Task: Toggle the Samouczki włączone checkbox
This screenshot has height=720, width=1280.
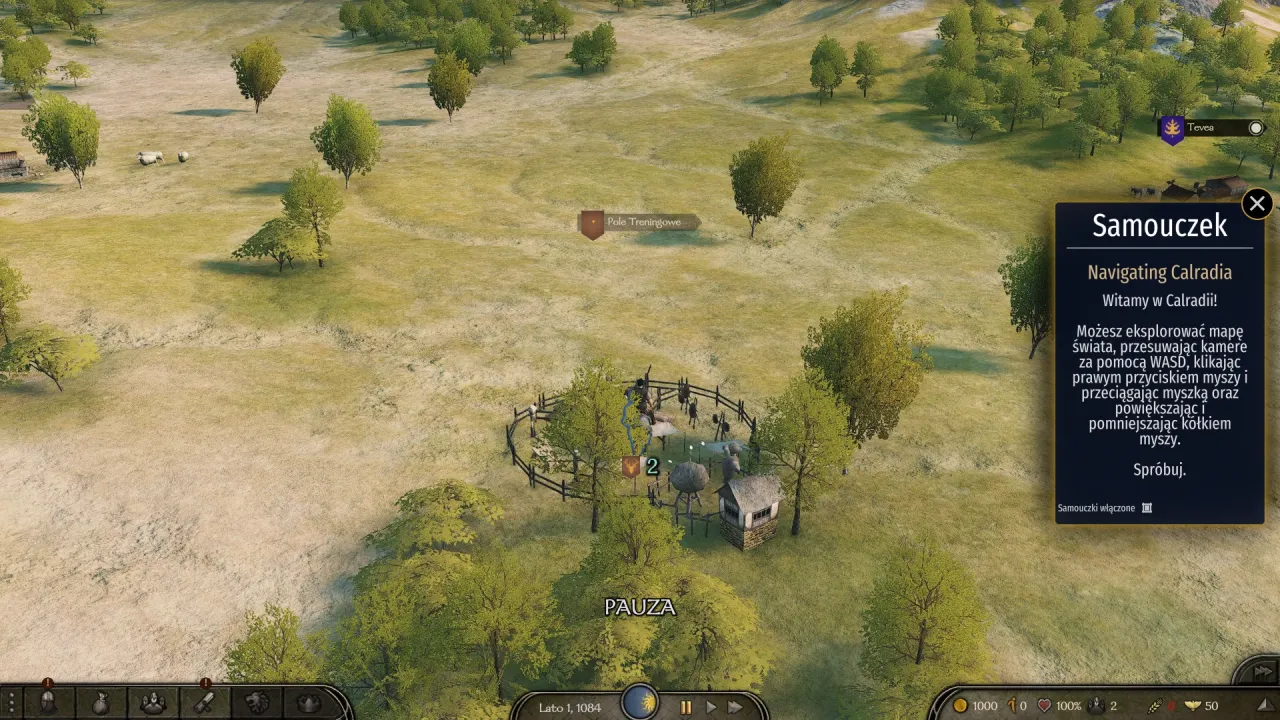Action: (1147, 508)
